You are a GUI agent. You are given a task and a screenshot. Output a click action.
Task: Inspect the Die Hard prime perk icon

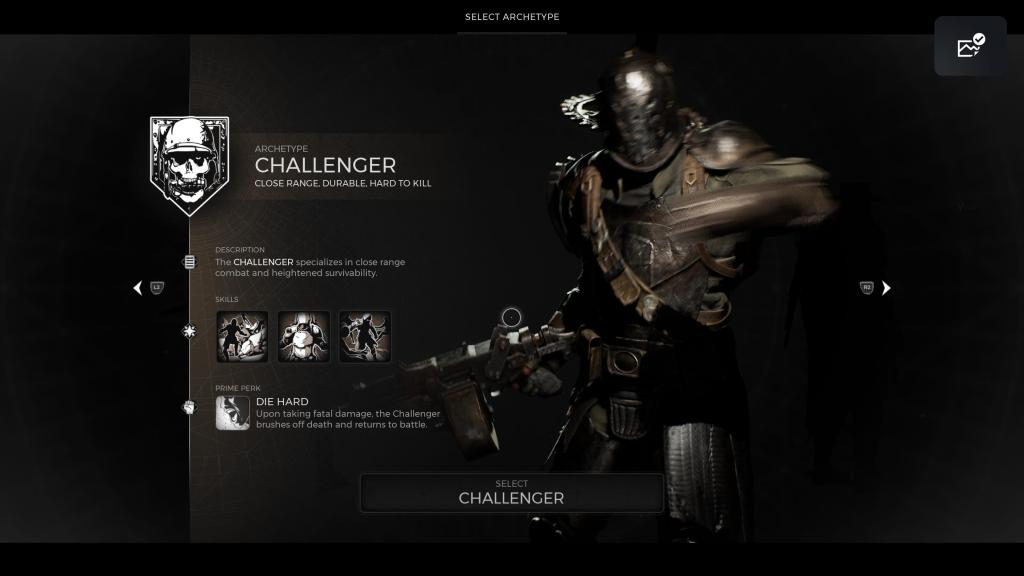(x=233, y=412)
